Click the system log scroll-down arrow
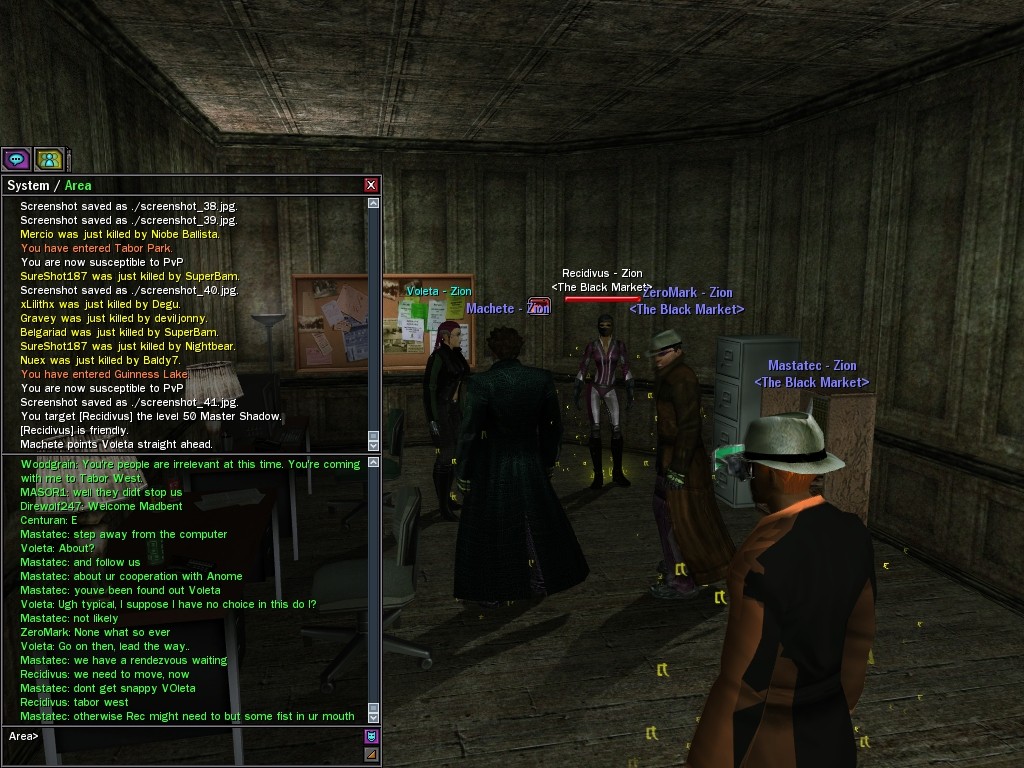The height and width of the screenshot is (768, 1024). pyautogui.click(x=374, y=444)
